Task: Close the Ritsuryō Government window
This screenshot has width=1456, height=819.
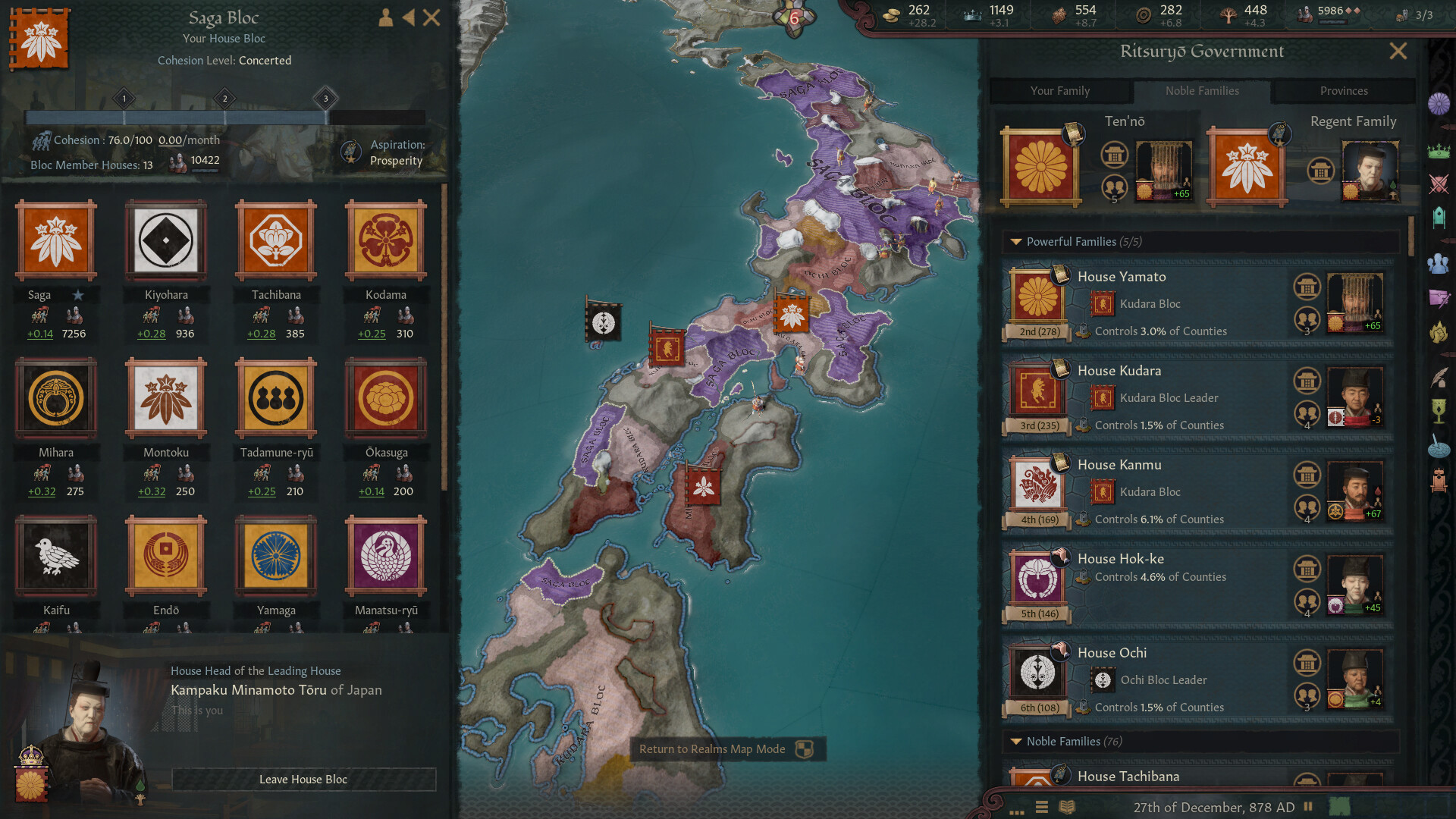Action: point(1398,51)
